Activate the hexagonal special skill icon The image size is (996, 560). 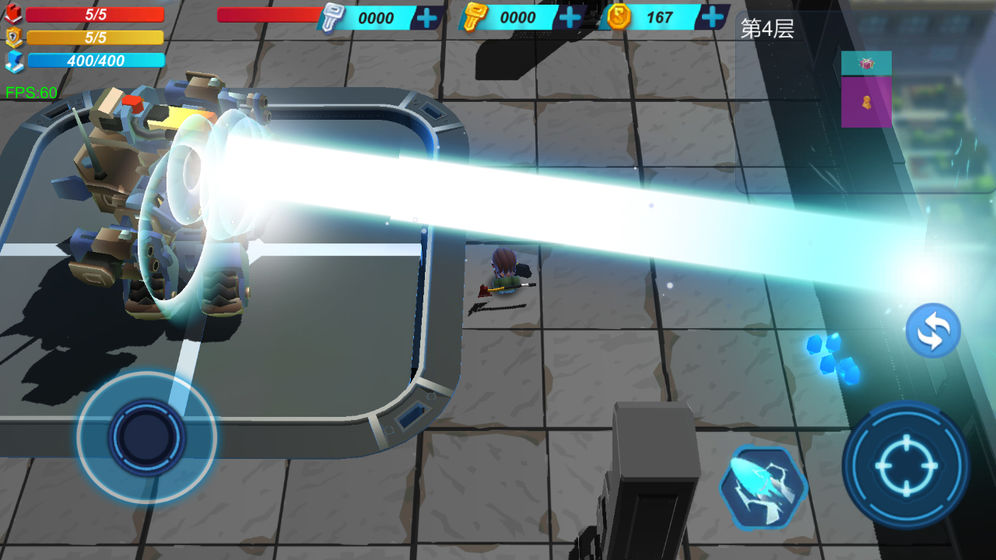[763, 486]
